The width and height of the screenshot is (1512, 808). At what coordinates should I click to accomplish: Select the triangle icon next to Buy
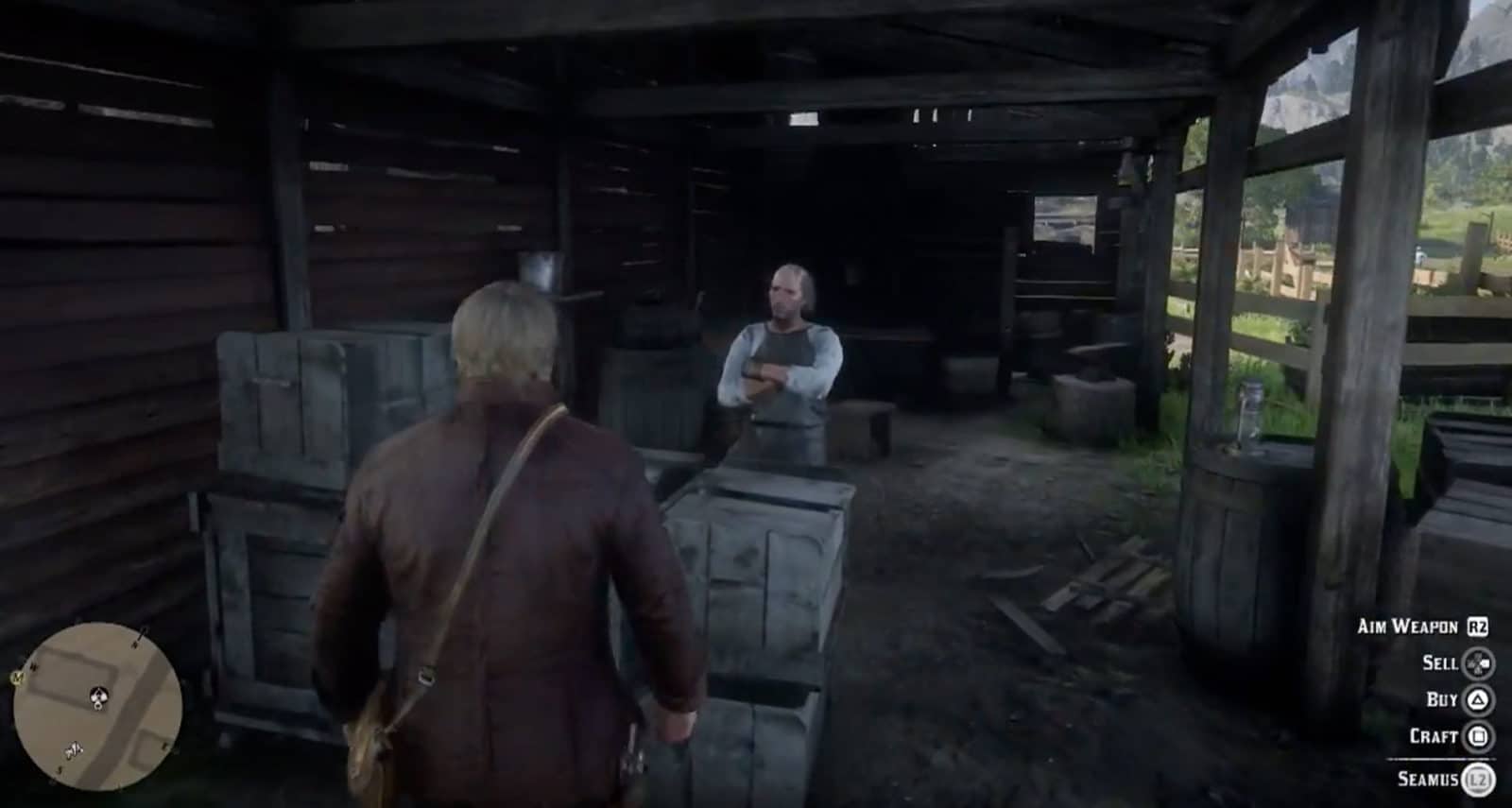pyautogui.click(x=1478, y=700)
